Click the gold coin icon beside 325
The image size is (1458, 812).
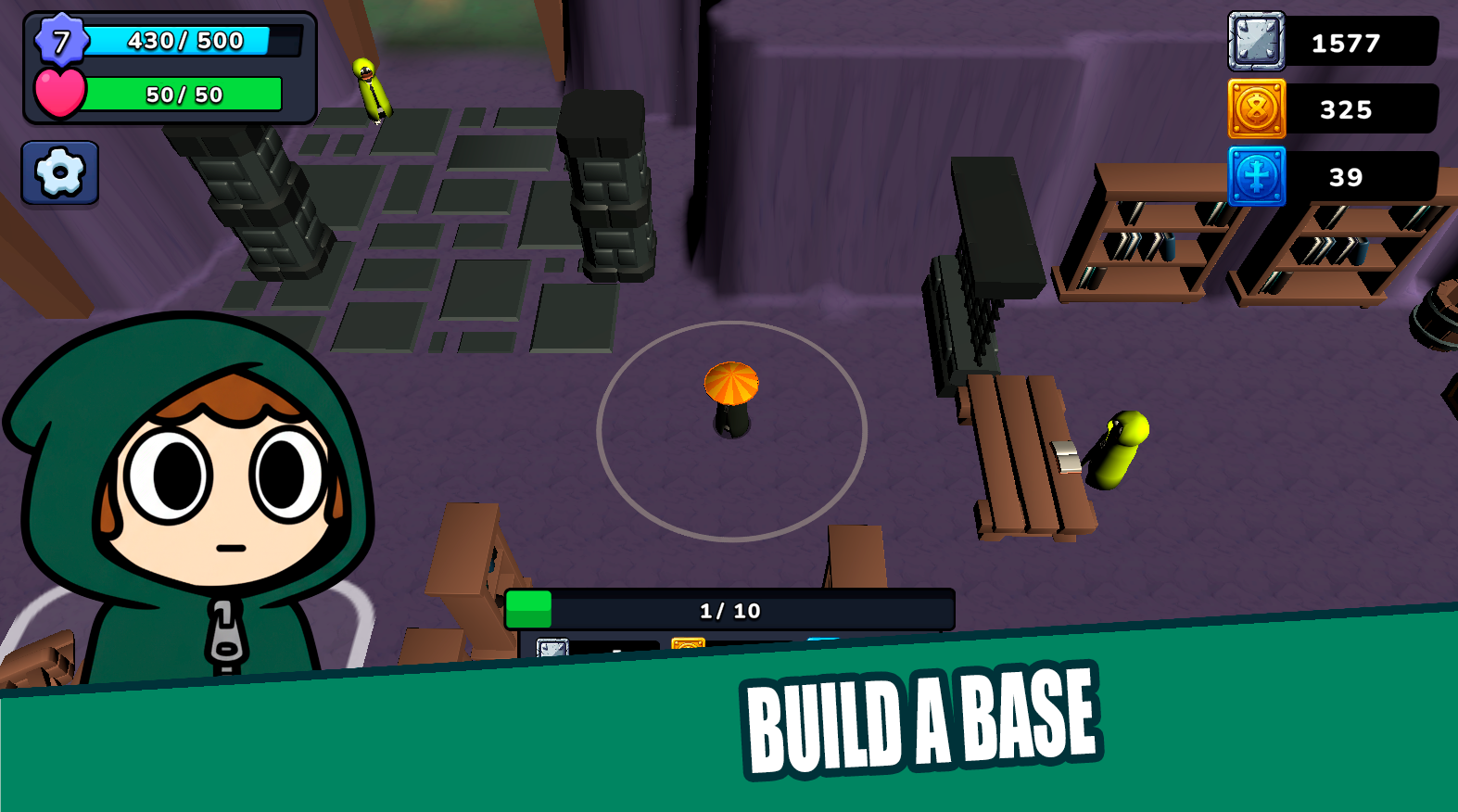tap(1255, 110)
